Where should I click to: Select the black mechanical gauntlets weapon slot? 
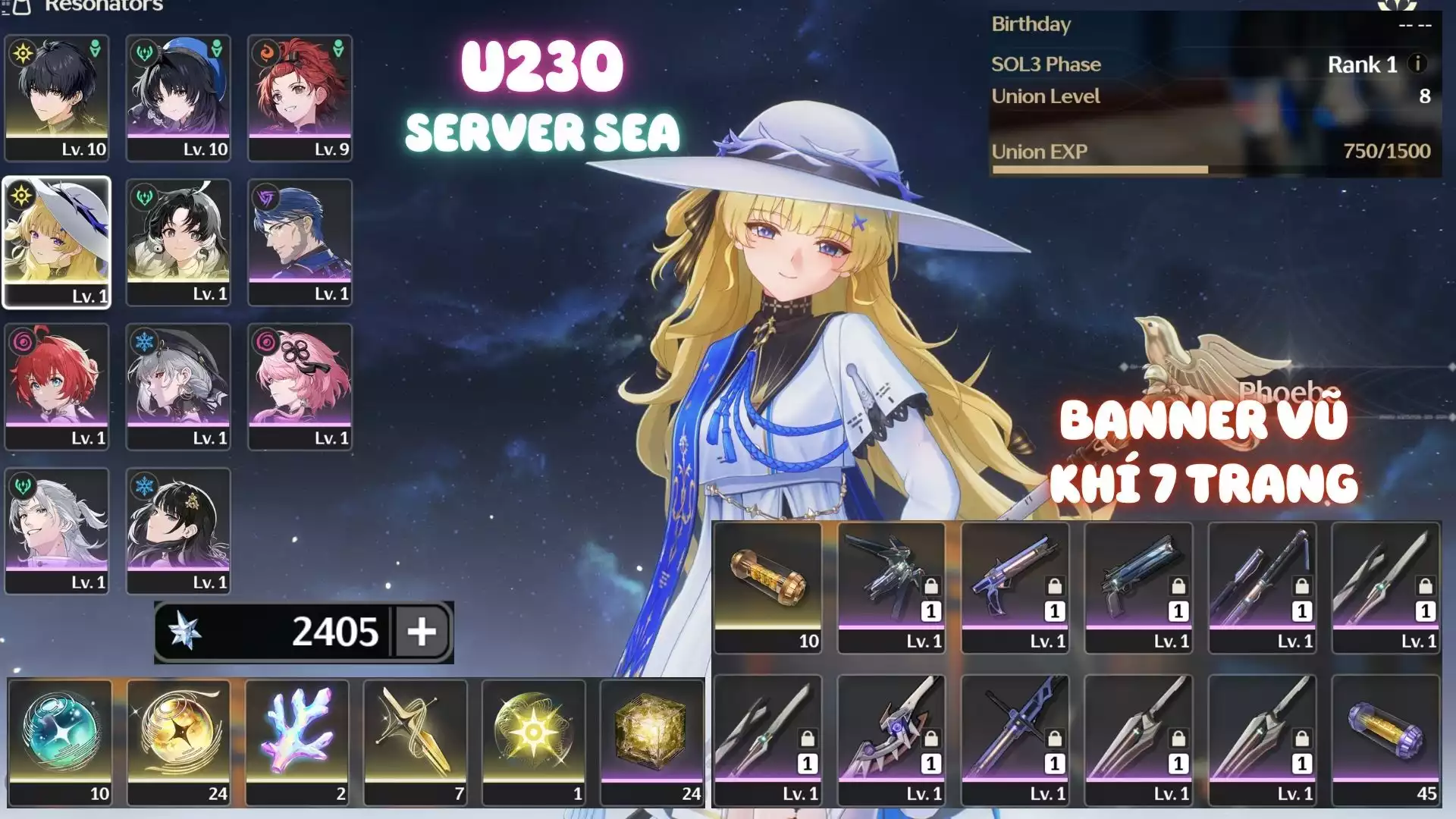point(891,587)
